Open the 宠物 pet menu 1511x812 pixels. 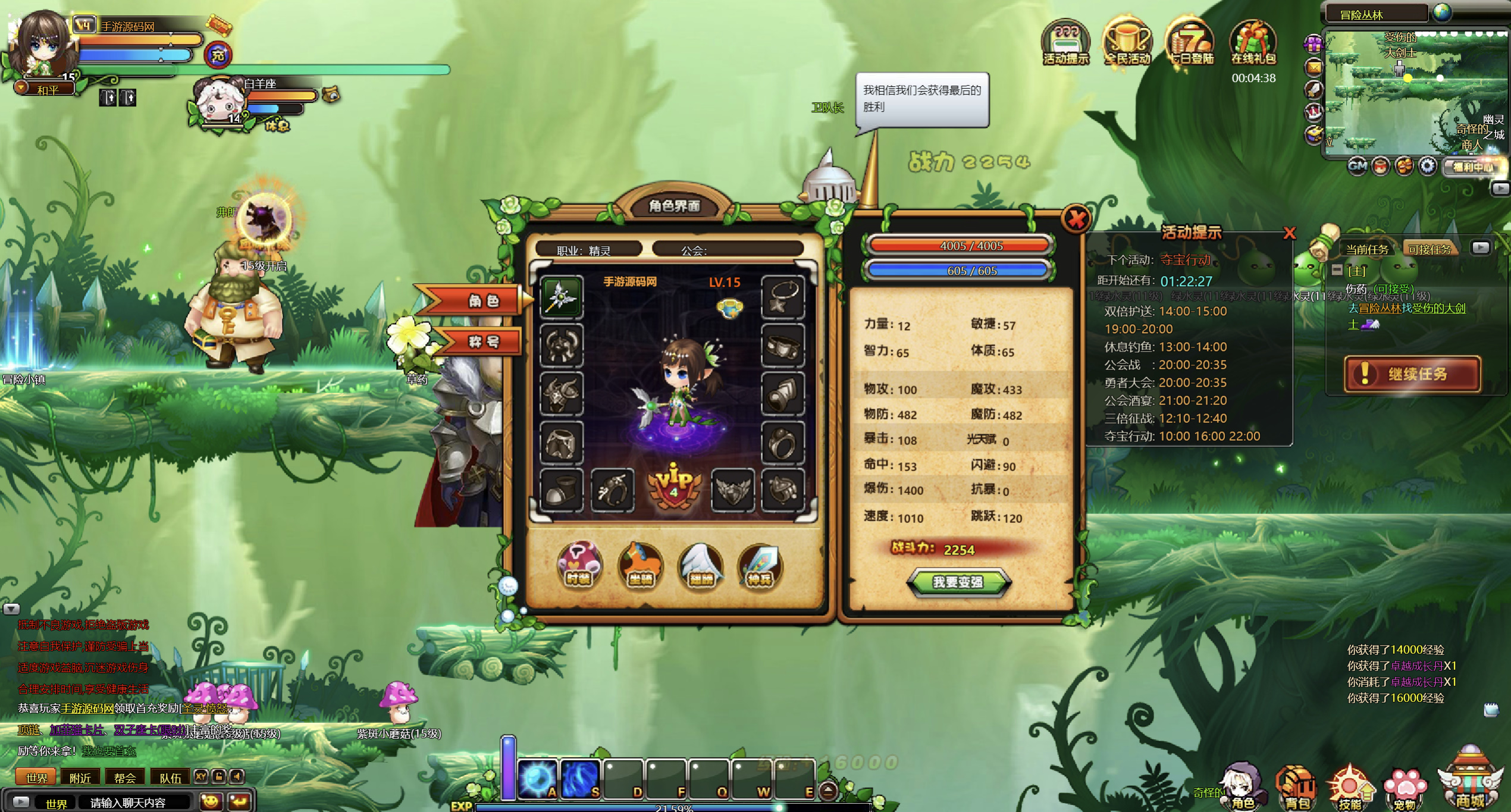[1405, 789]
